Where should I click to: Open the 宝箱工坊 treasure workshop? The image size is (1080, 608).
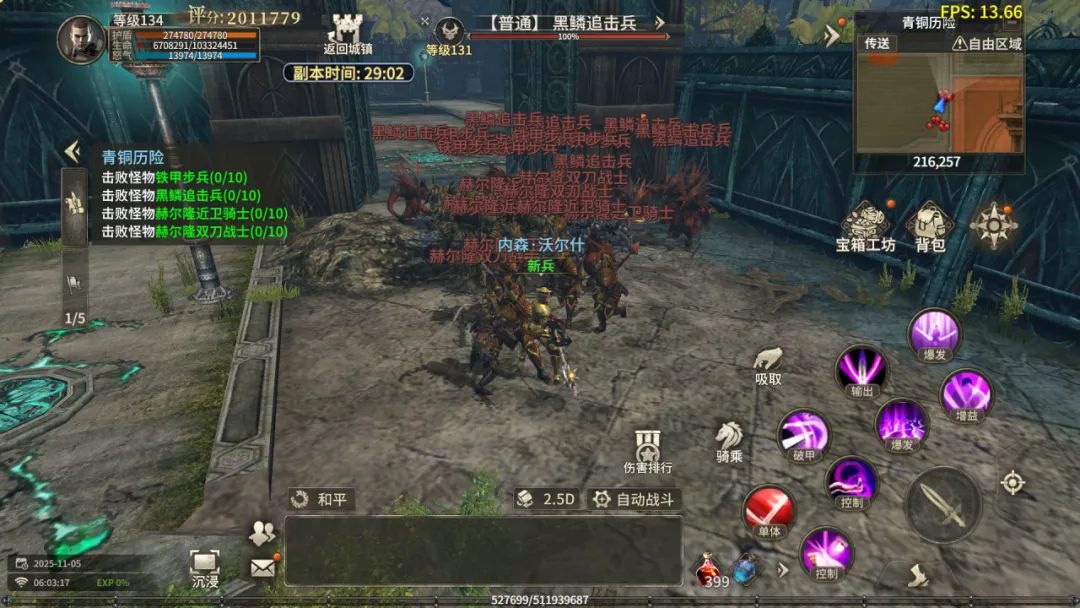[866, 226]
